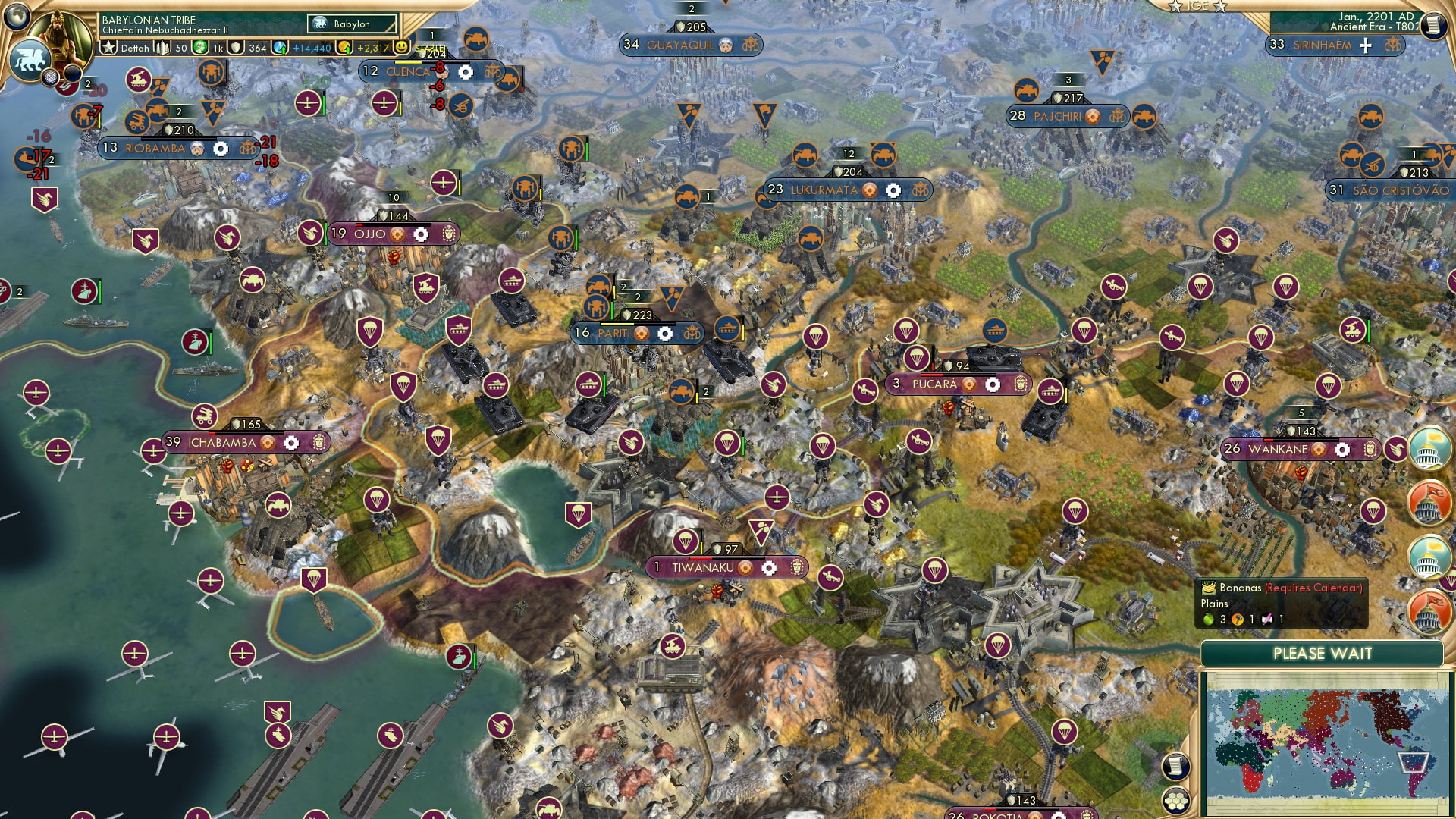Click the happiness smiley icon showing STABLE
The height and width of the screenshot is (819, 1456).
pyautogui.click(x=402, y=47)
